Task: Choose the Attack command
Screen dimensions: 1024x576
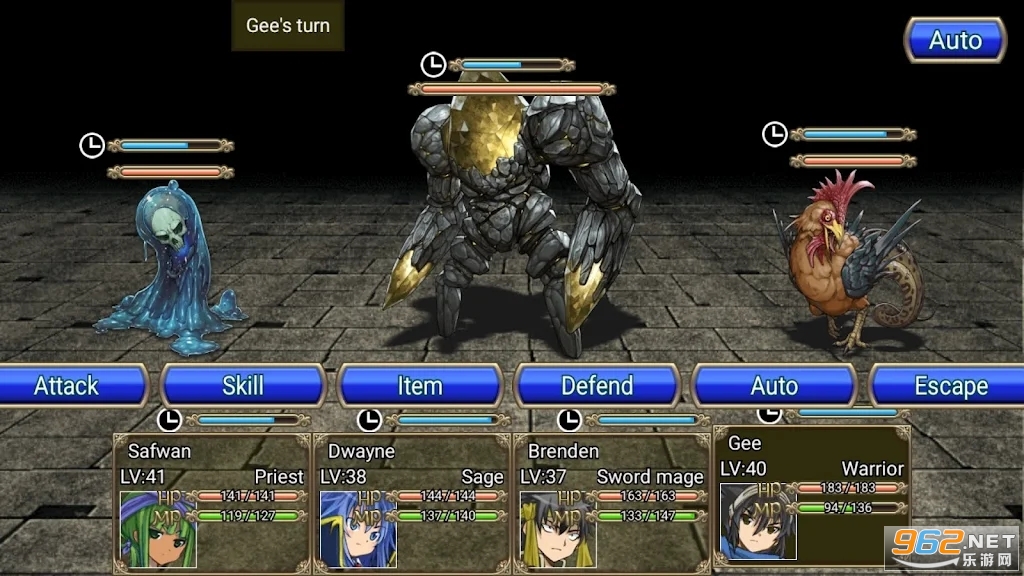Action: [68, 386]
